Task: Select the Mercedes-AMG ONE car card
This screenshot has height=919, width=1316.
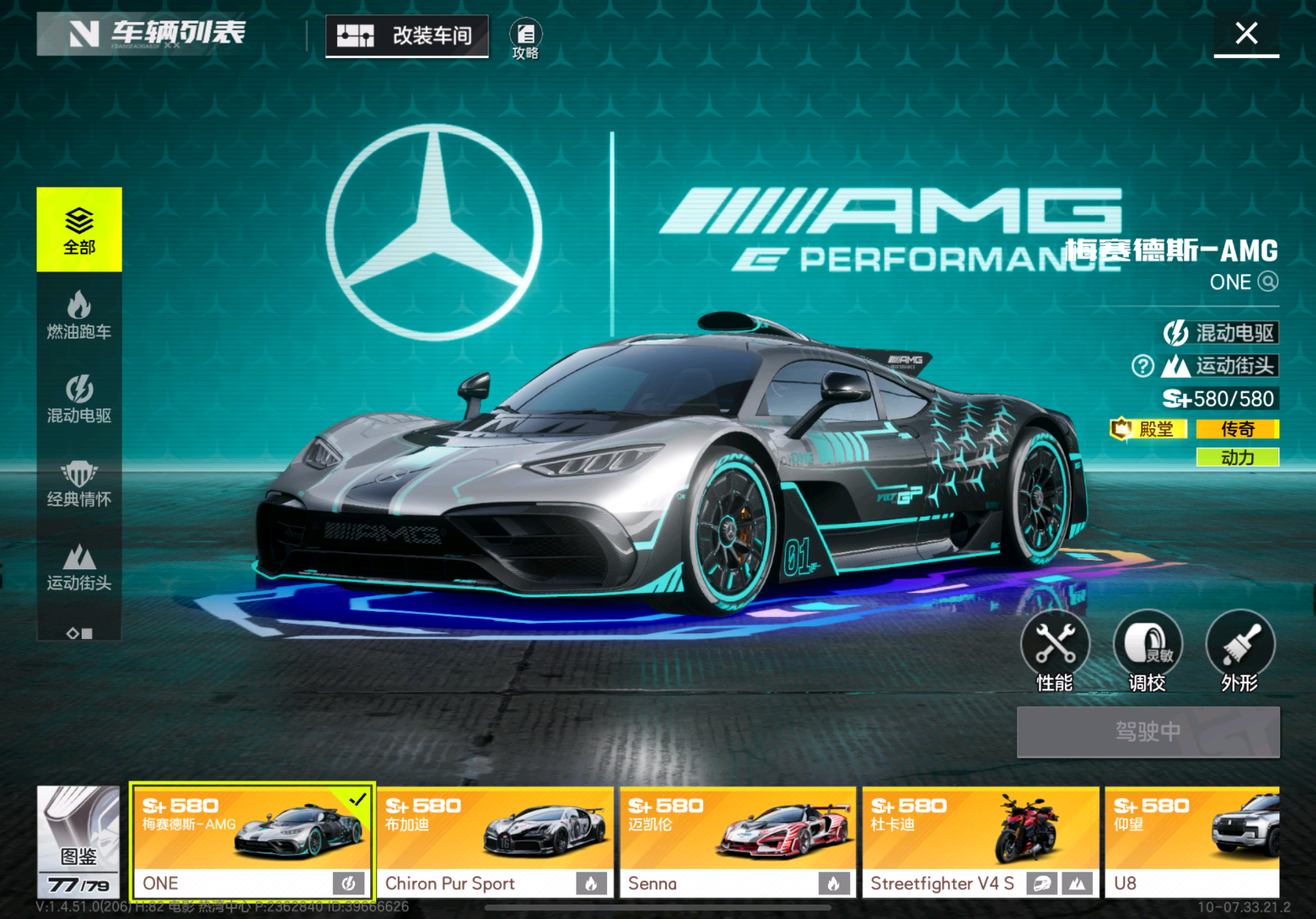Action: (x=252, y=841)
